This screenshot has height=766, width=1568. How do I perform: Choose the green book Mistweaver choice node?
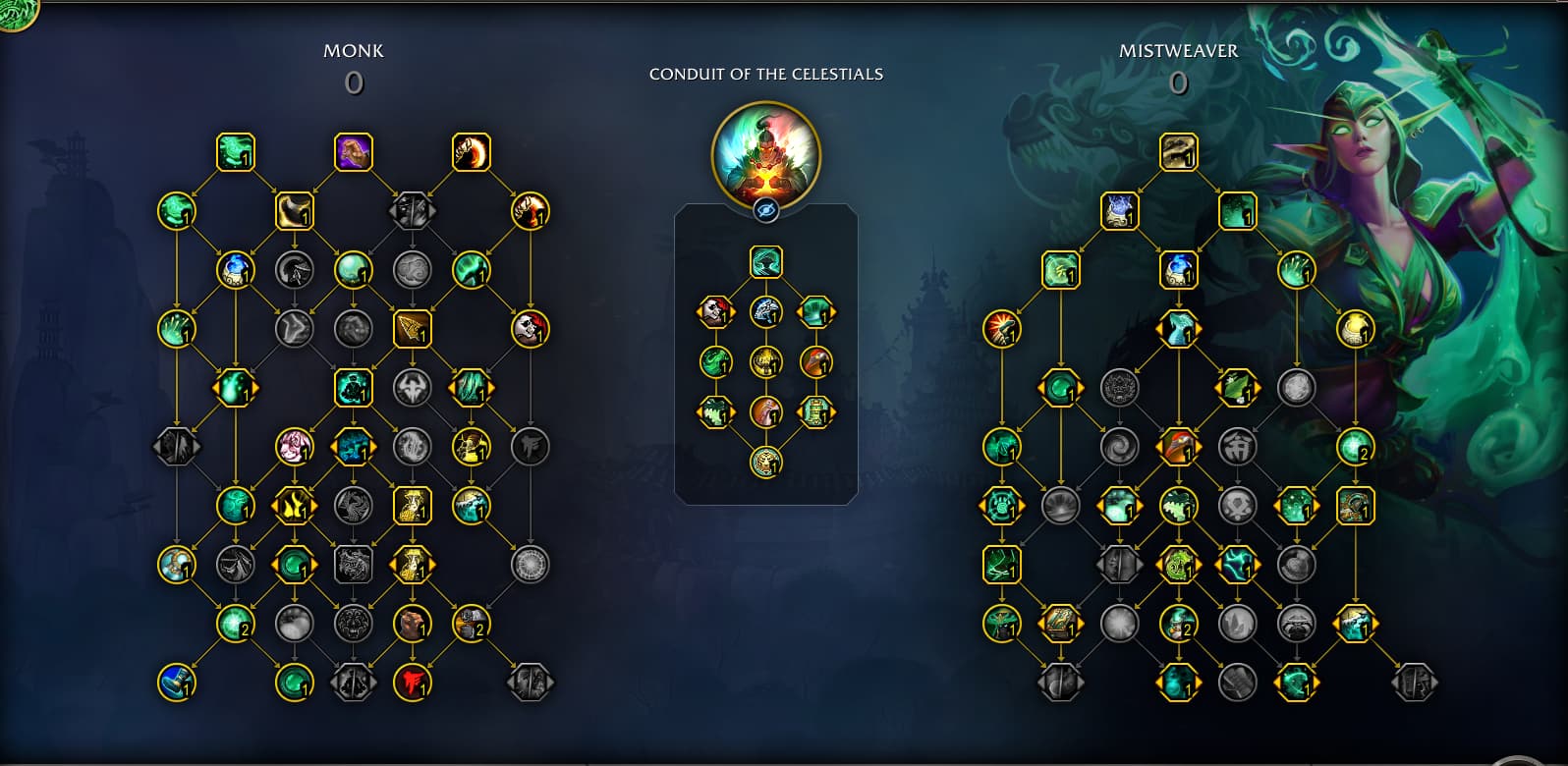click(x=1060, y=624)
